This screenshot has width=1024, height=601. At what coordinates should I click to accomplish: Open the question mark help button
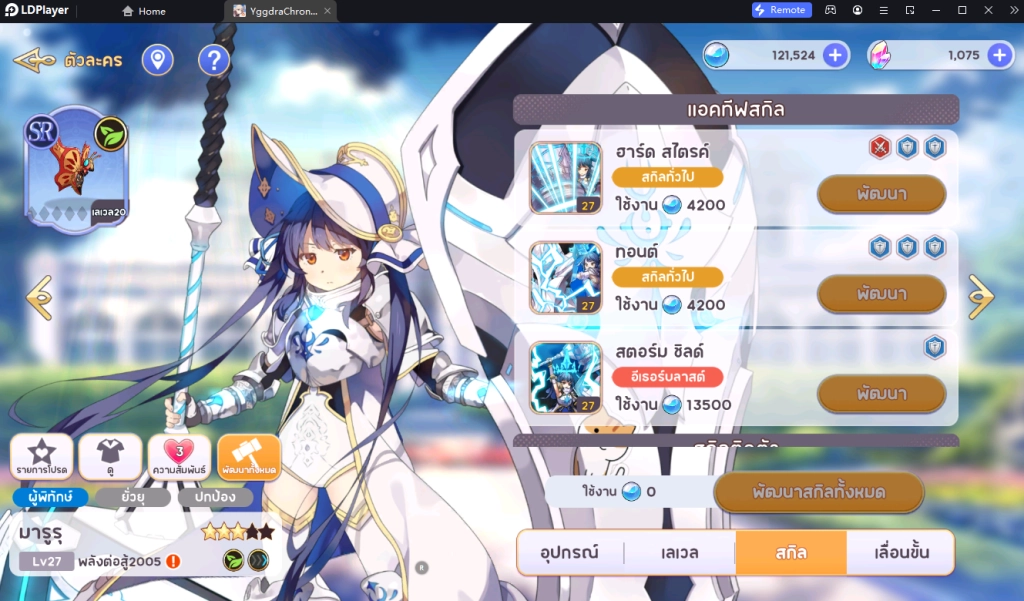coord(213,61)
